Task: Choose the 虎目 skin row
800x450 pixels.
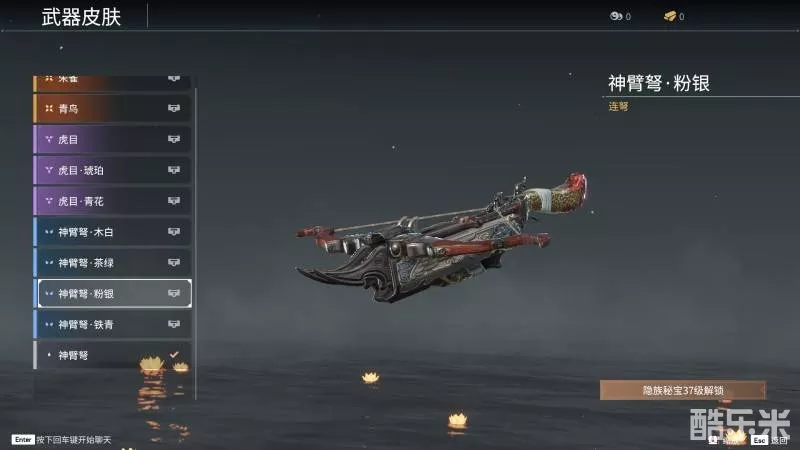Action: click(112, 139)
